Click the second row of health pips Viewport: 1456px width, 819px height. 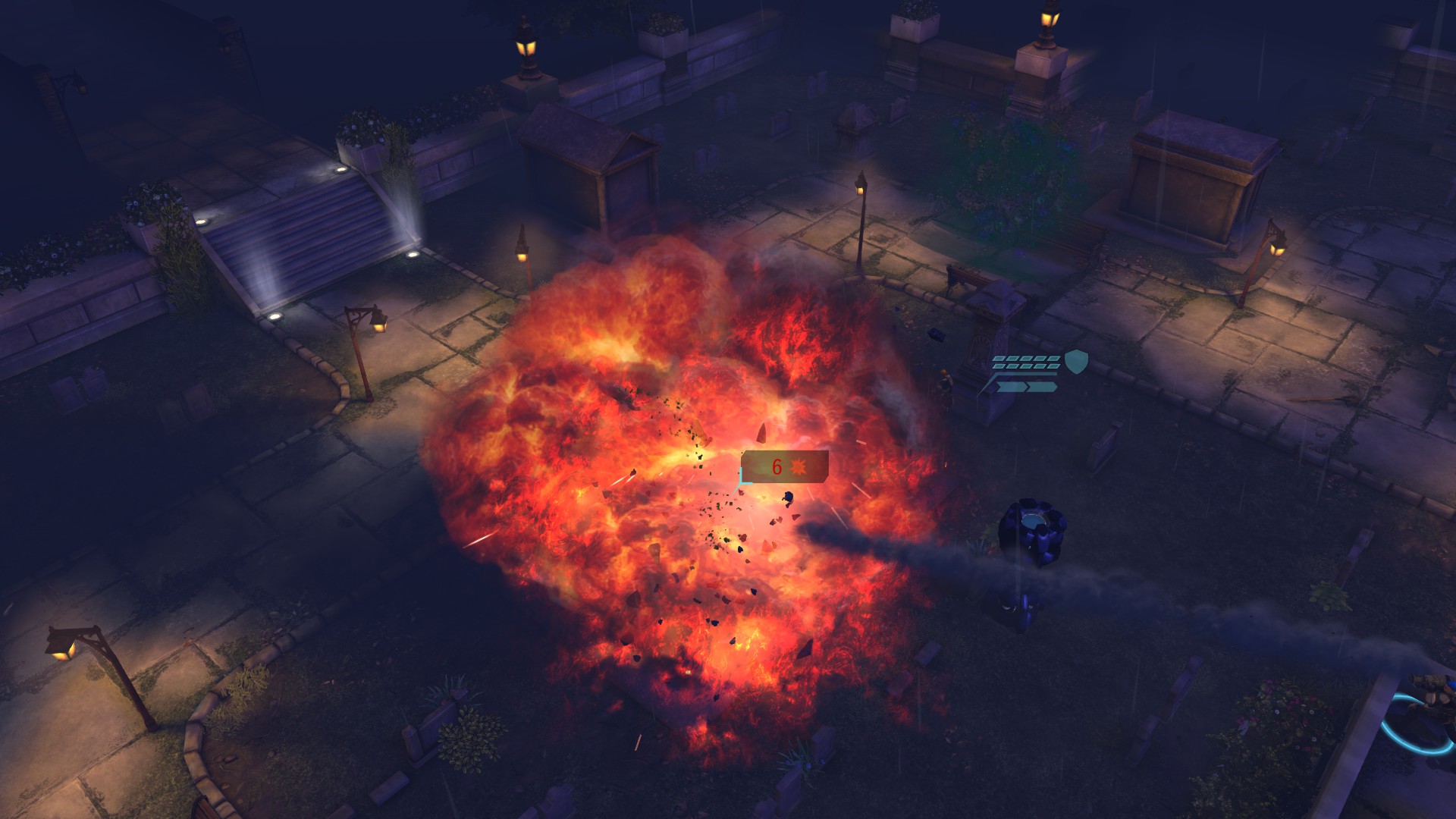click(x=1024, y=366)
